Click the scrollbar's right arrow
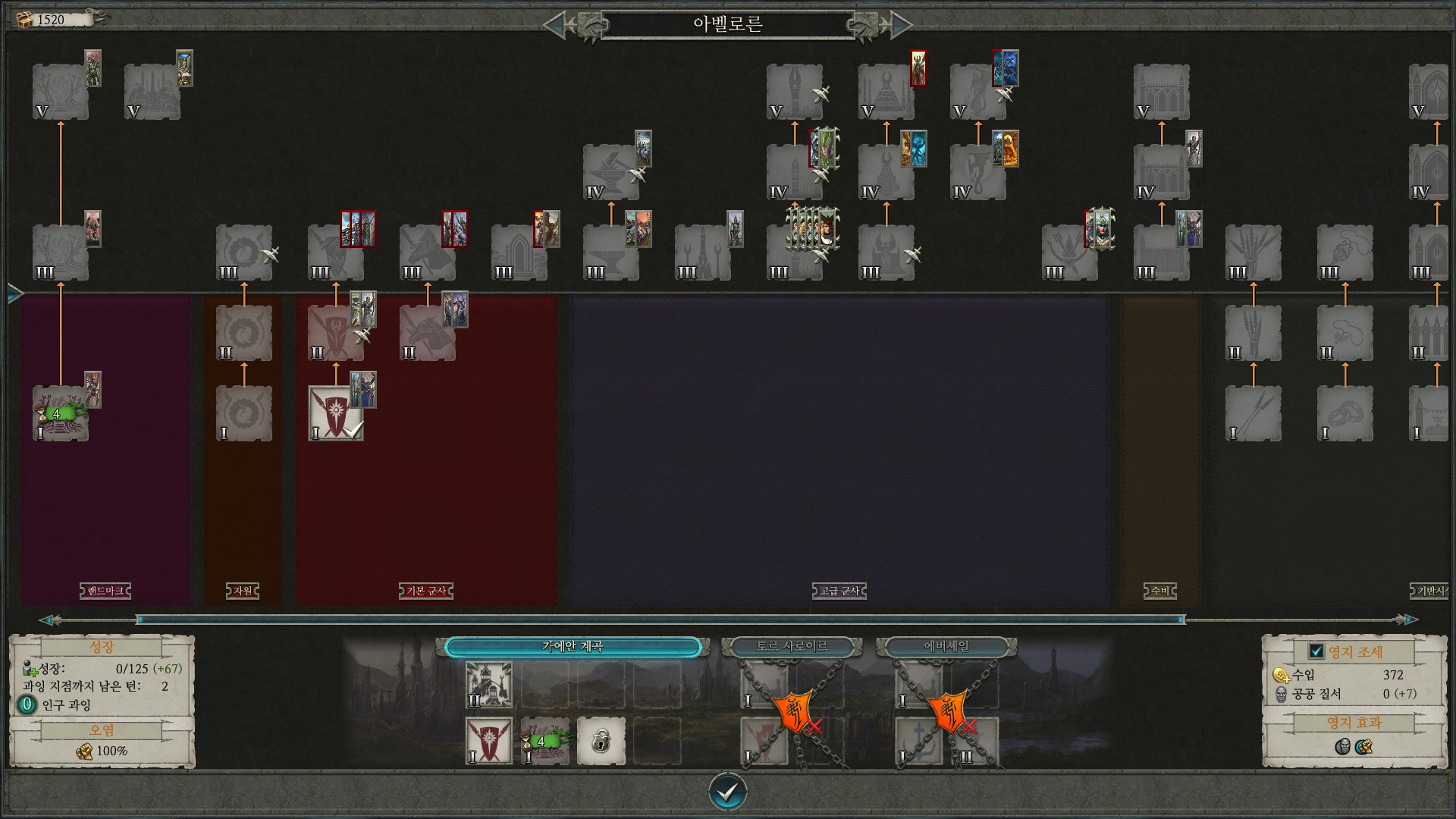This screenshot has height=819, width=1456. coord(1407,620)
